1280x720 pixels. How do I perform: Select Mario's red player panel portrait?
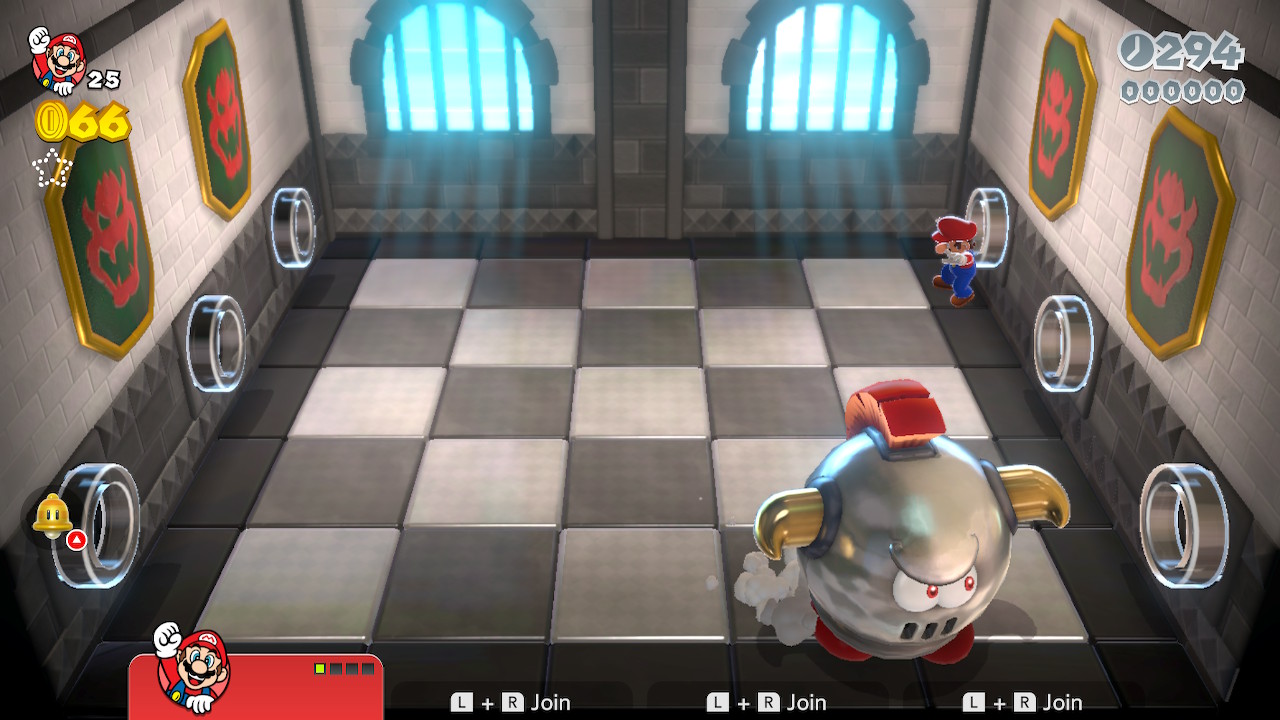(193, 666)
